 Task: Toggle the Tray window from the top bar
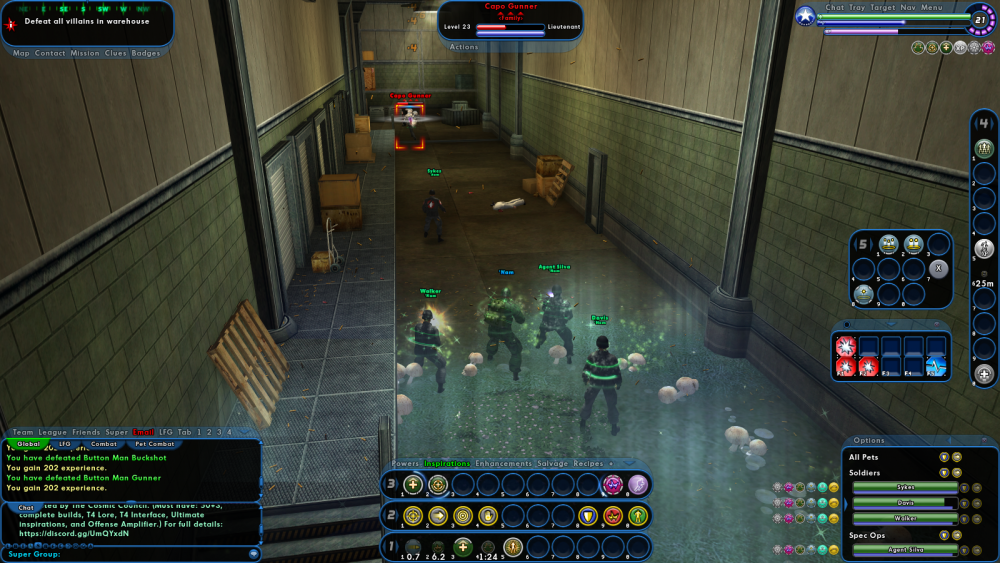coord(858,7)
